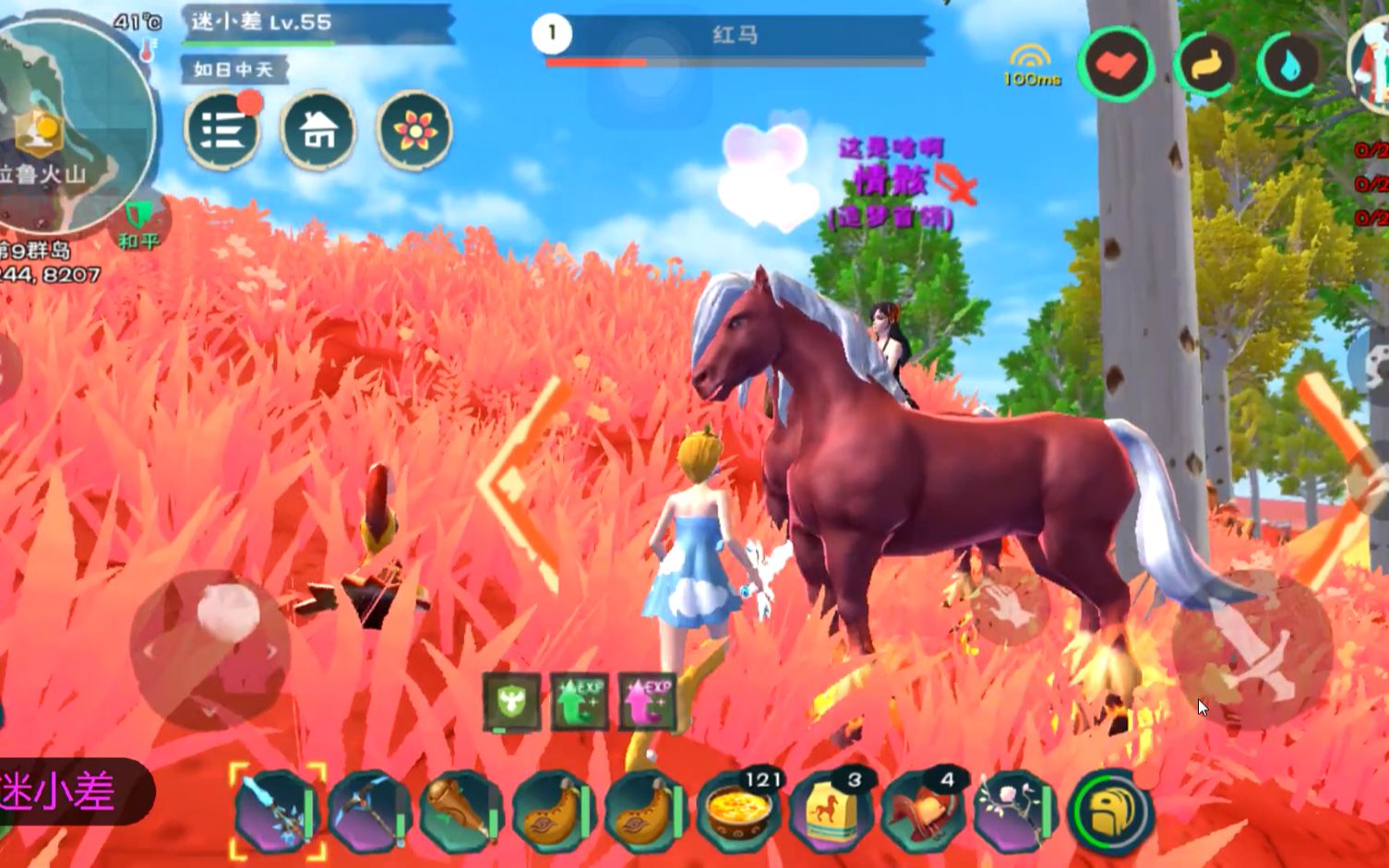Check the green shield buff icon
Viewport: 1389px width, 868px height.
click(511, 703)
